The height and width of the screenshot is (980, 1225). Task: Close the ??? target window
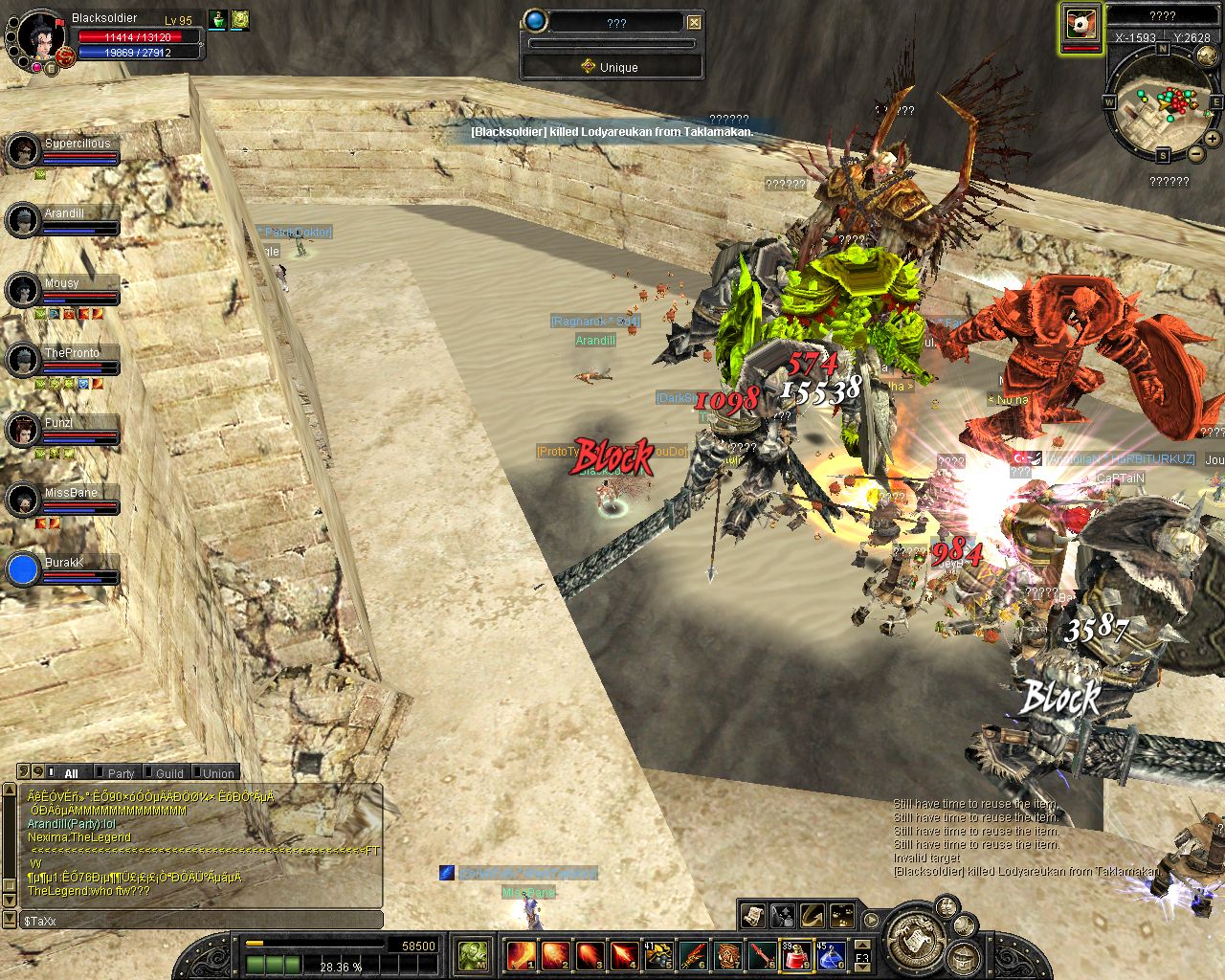(695, 22)
